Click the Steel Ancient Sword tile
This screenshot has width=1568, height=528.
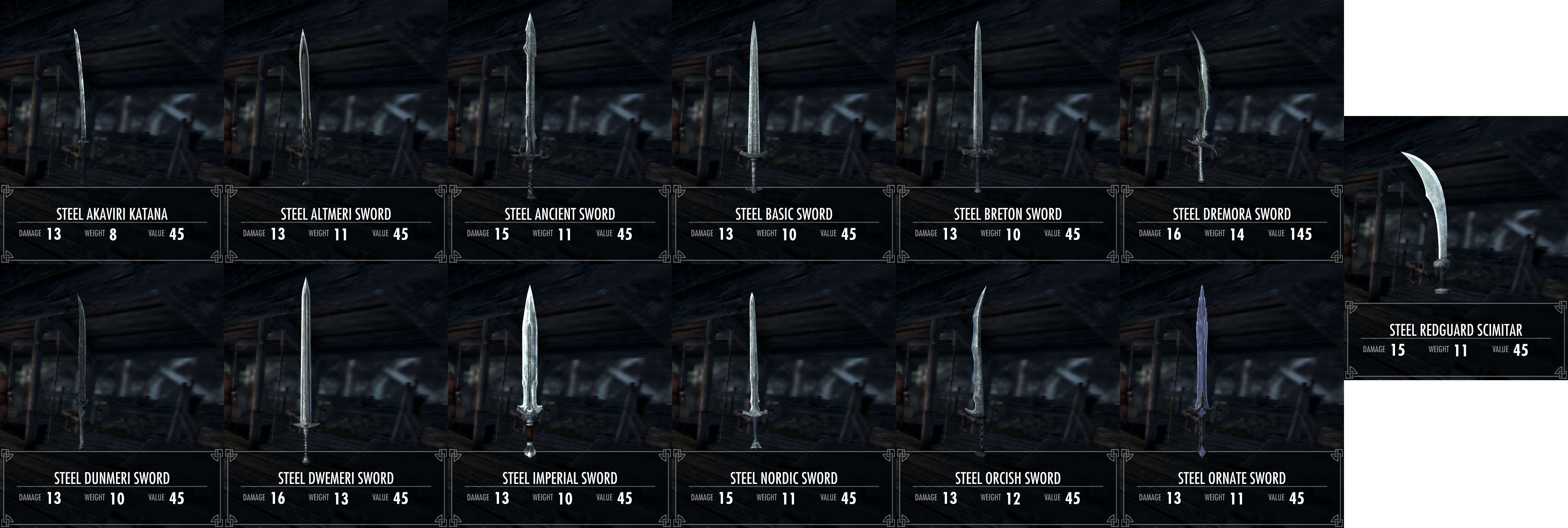click(560, 131)
